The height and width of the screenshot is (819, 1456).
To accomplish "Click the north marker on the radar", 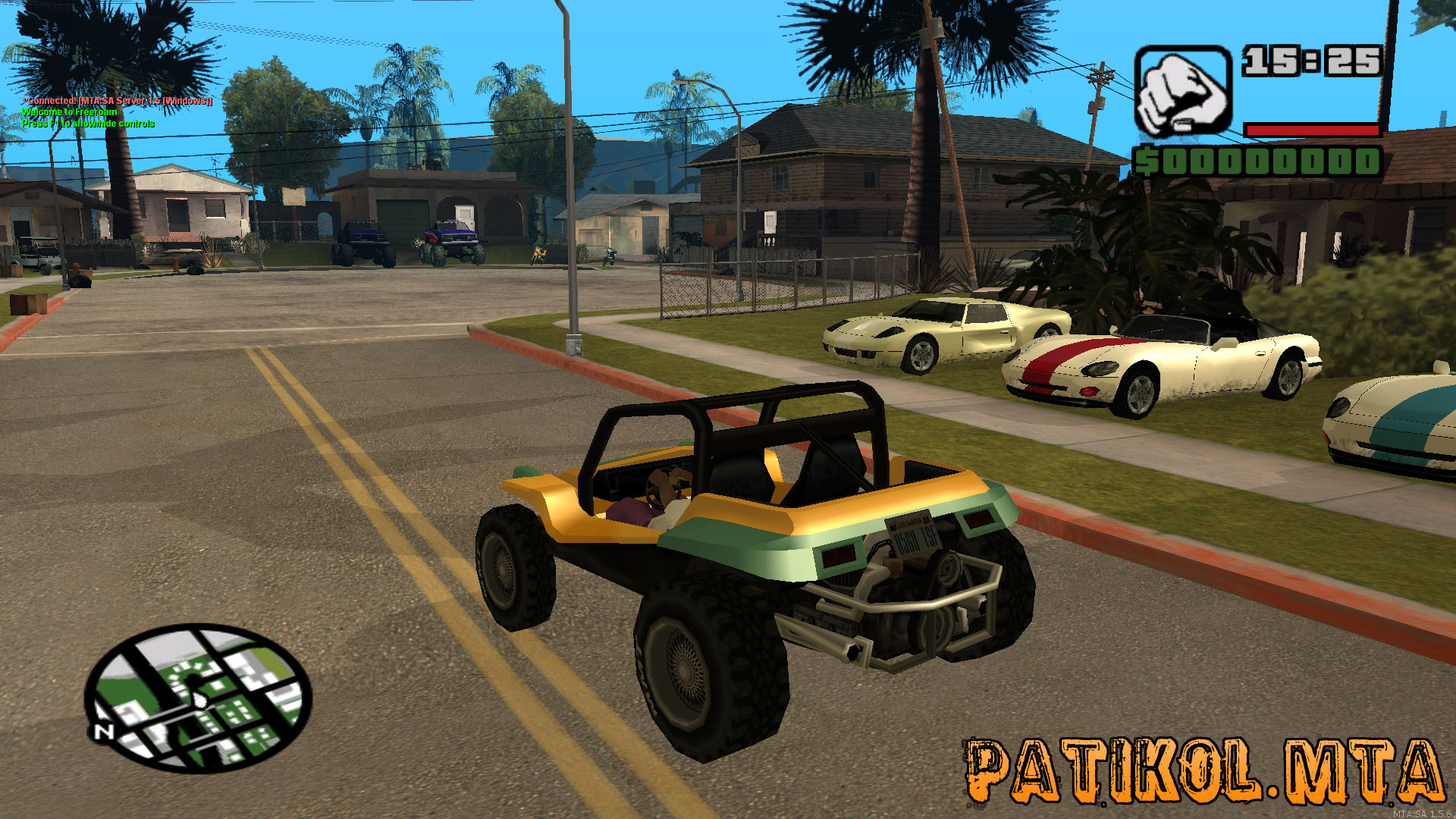I will pos(104,731).
